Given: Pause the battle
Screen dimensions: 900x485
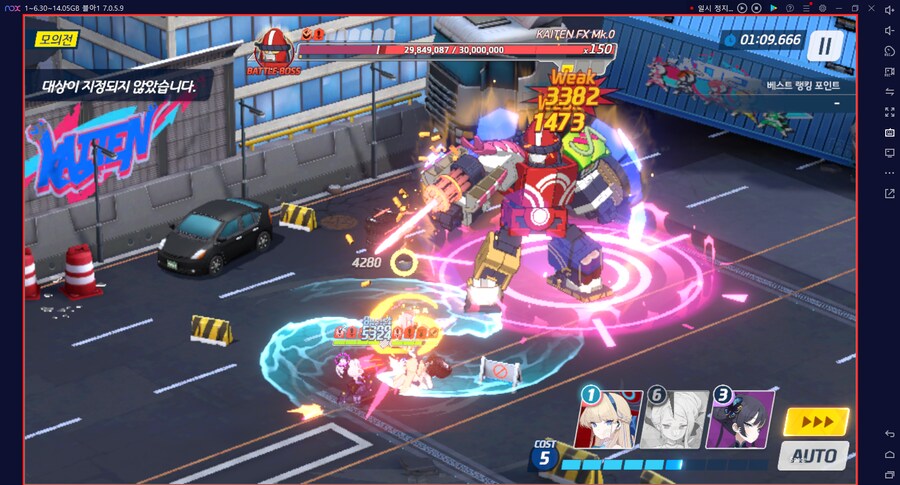Looking at the screenshot, I should pyautogui.click(x=825, y=45).
